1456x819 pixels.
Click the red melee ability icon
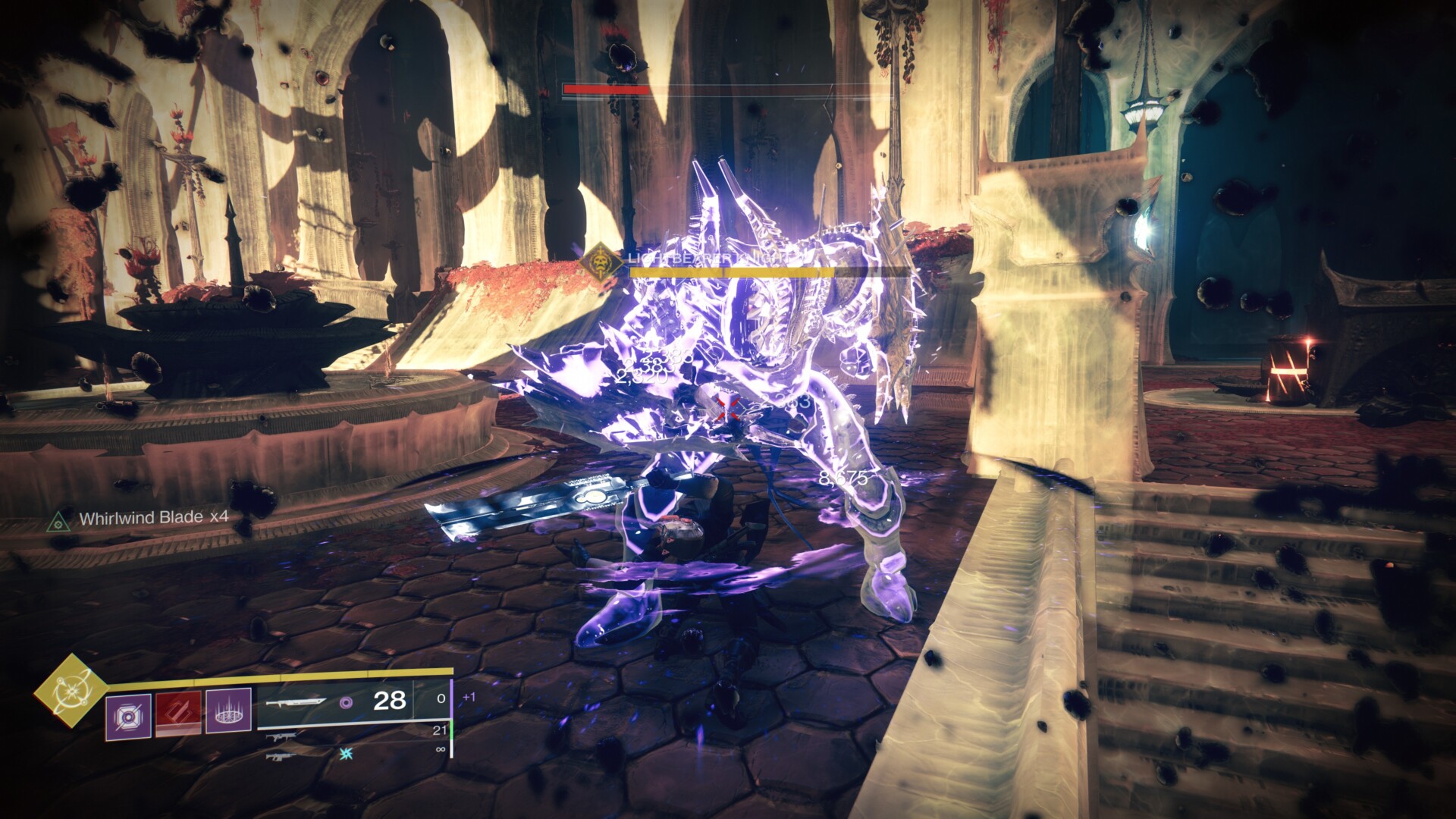(178, 711)
